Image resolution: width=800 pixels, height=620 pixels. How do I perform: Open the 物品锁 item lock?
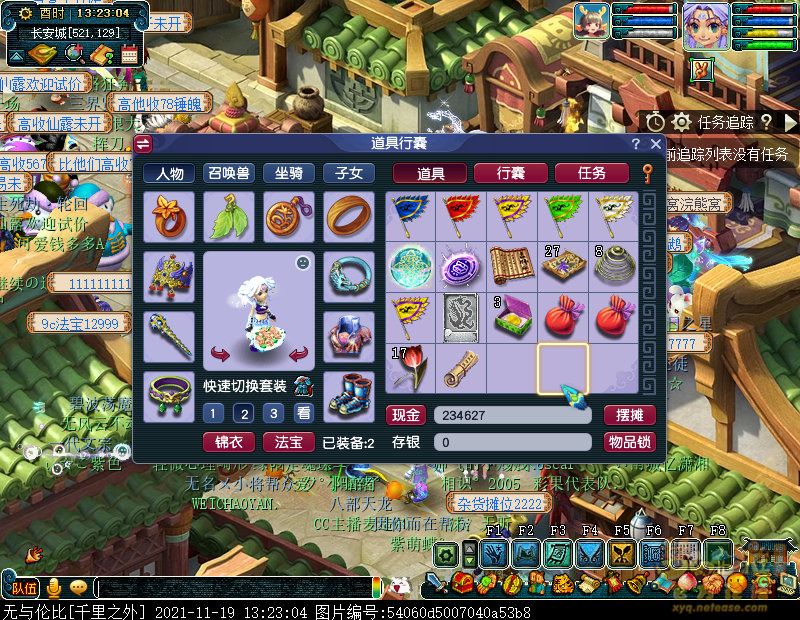[630, 441]
